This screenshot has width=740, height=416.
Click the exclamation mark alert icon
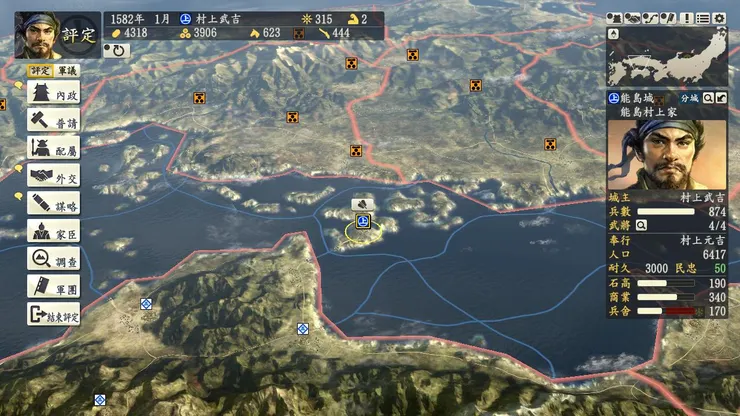point(687,18)
